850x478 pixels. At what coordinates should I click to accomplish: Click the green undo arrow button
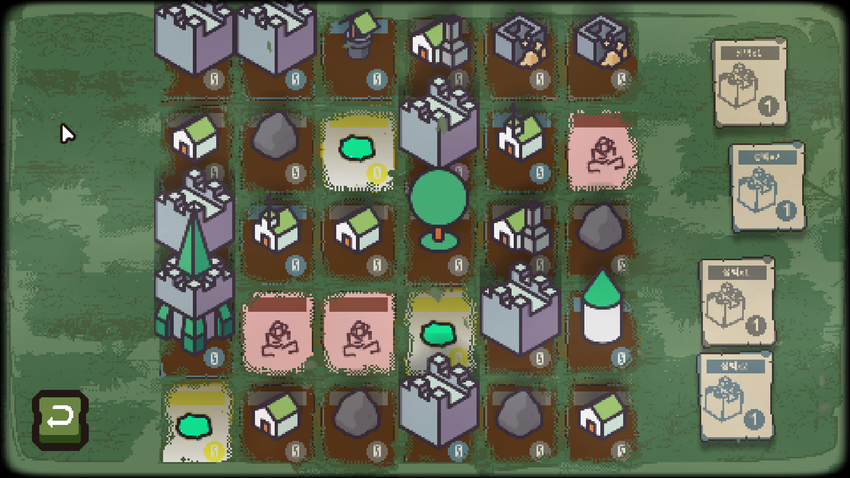point(60,418)
